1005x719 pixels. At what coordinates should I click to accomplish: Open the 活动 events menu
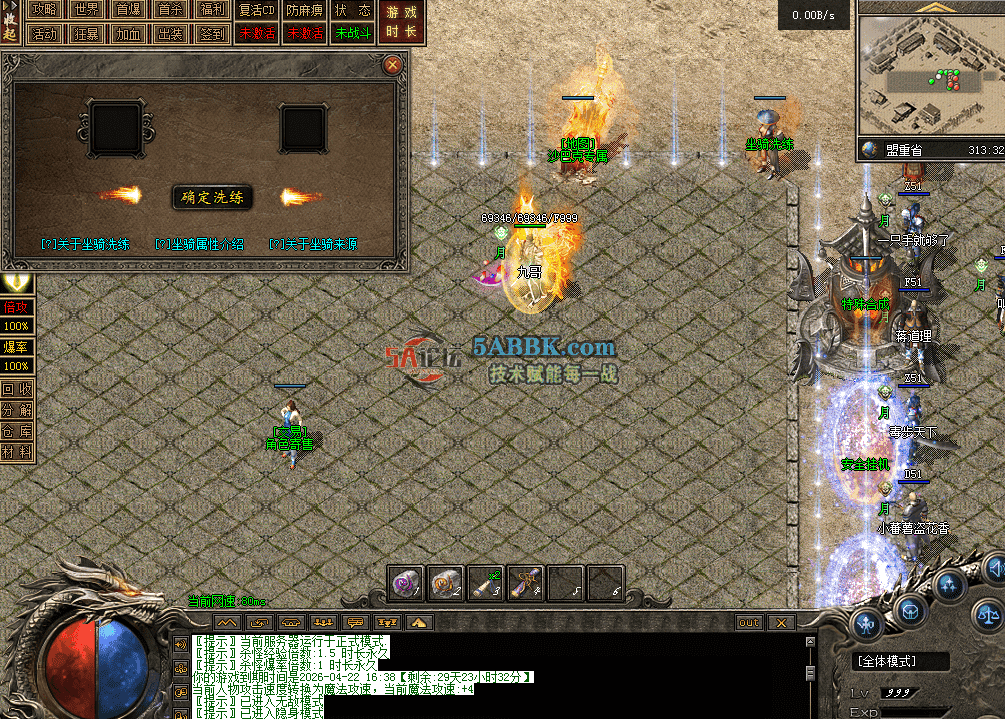(x=44, y=33)
